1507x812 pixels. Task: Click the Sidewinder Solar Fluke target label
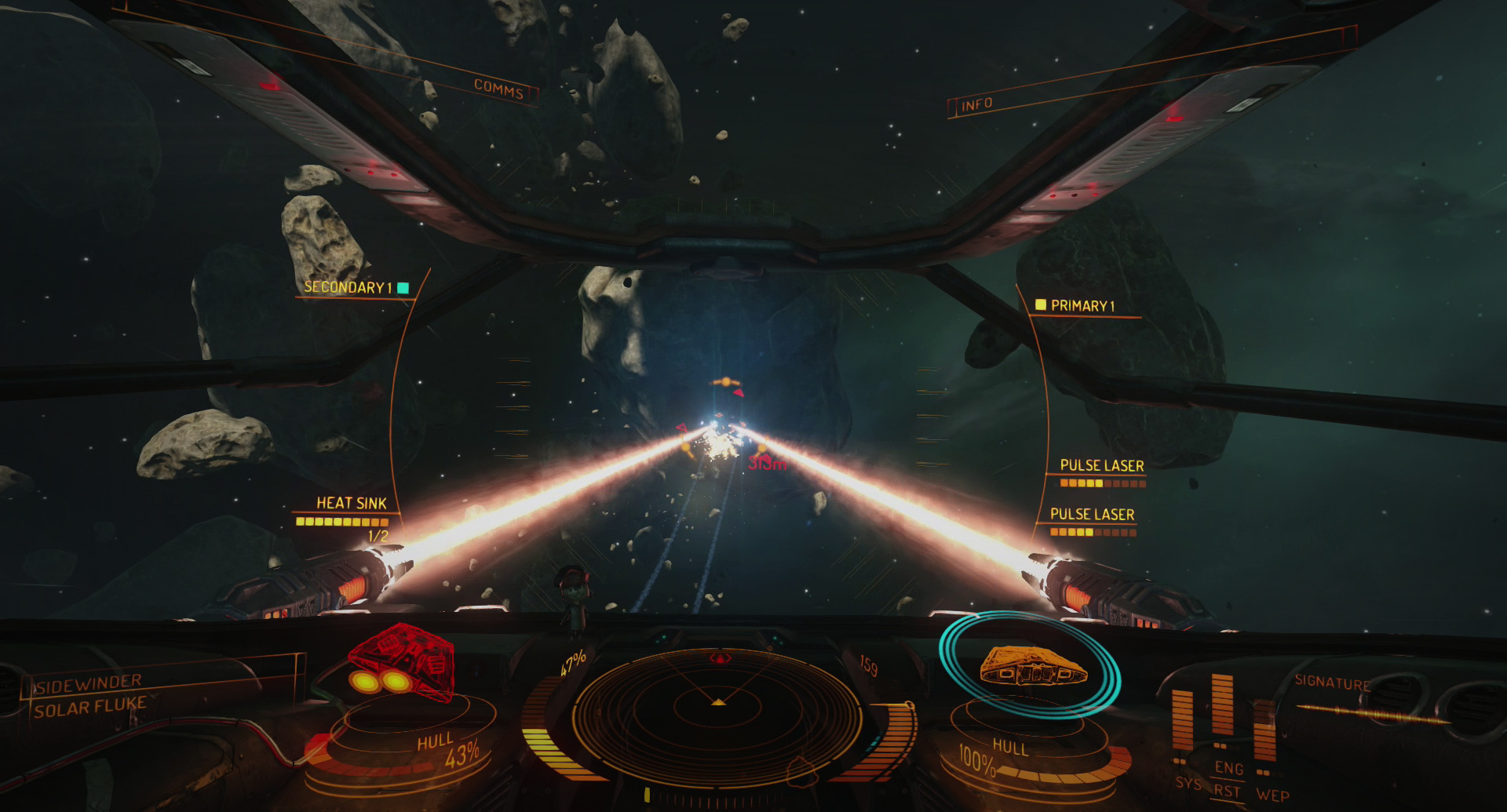89,696
